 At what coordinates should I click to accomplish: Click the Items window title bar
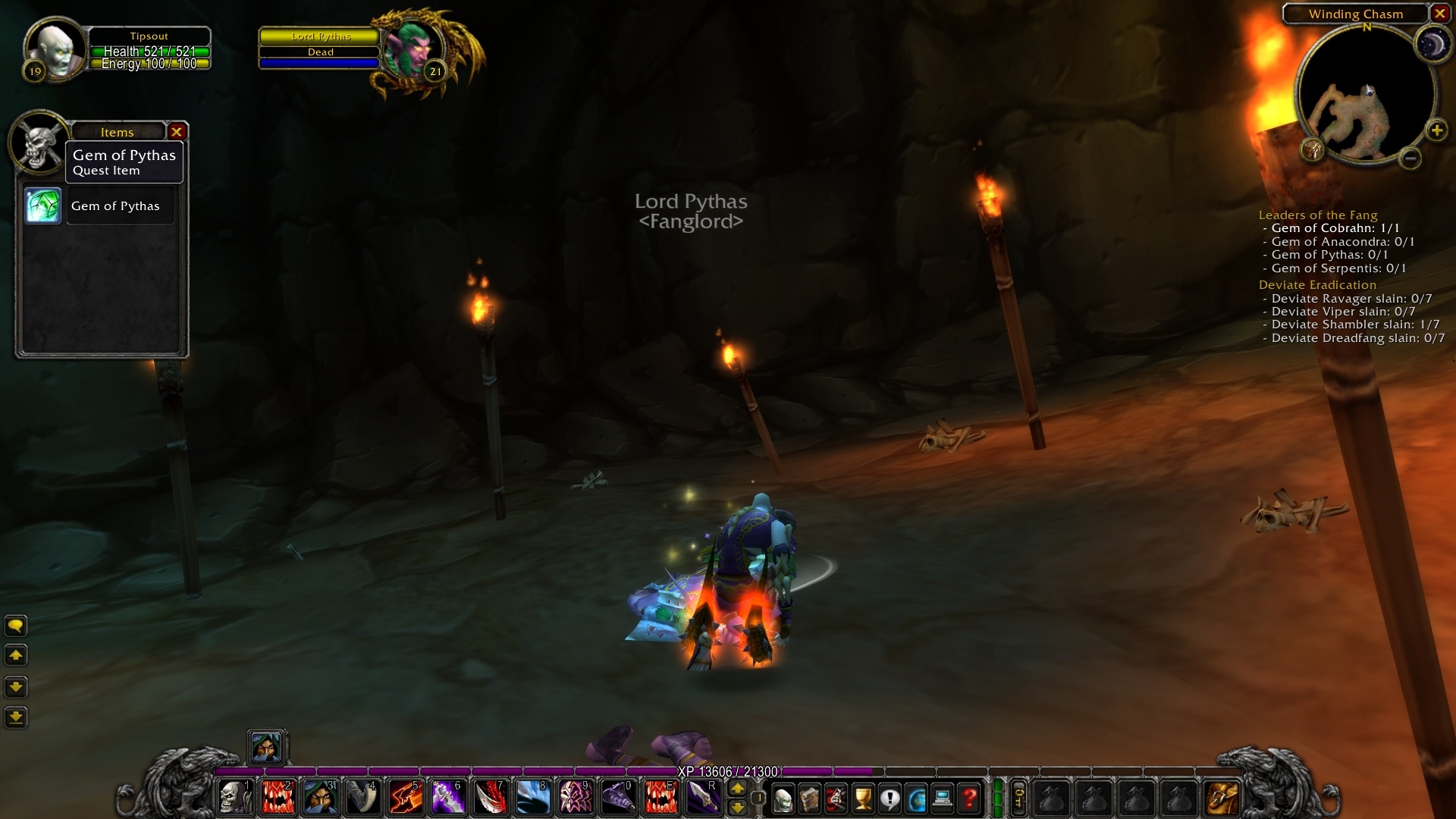click(x=118, y=131)
